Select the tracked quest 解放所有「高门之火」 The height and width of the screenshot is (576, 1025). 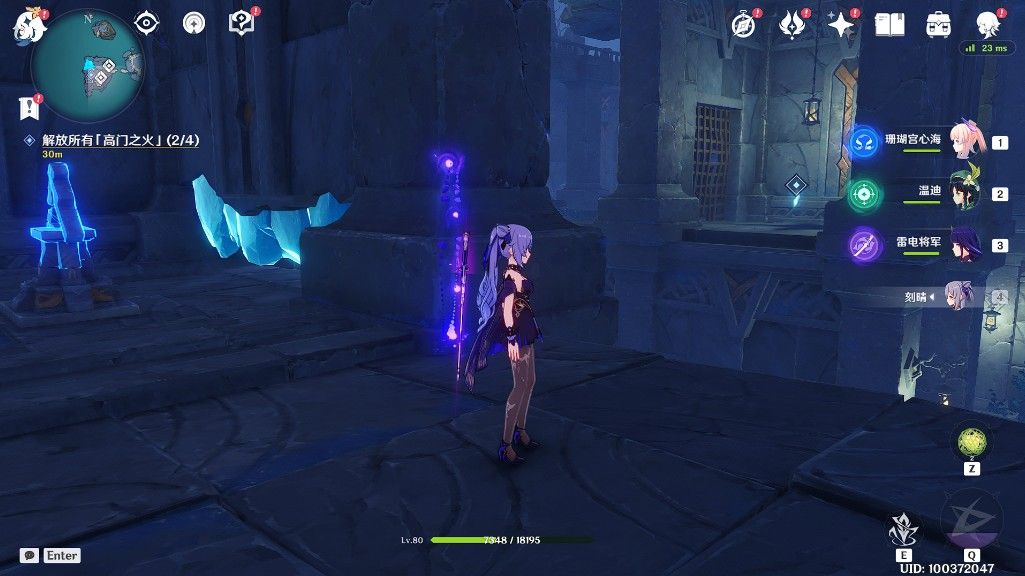[120, 141]
